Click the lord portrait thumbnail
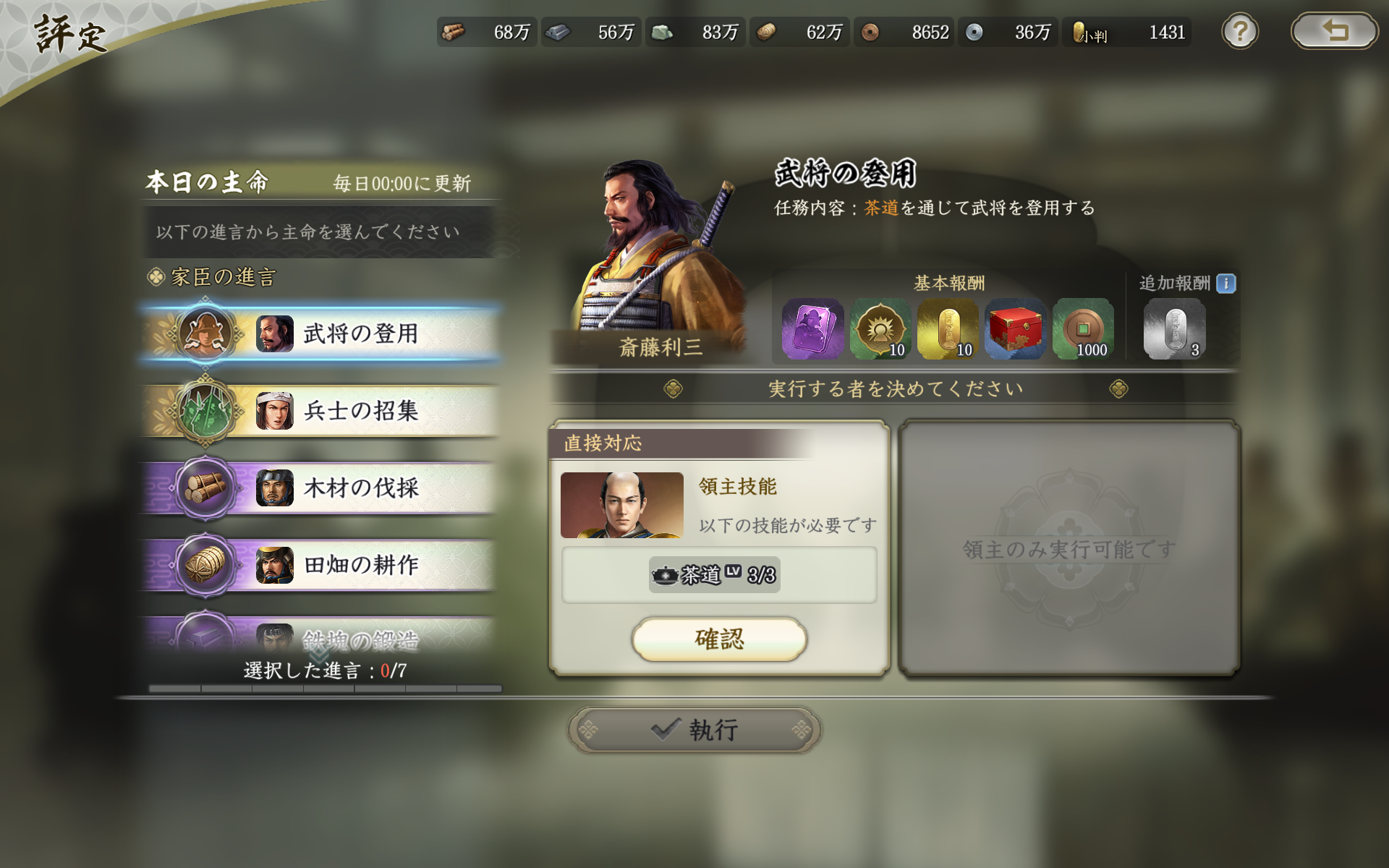 [x=622, y=505]
